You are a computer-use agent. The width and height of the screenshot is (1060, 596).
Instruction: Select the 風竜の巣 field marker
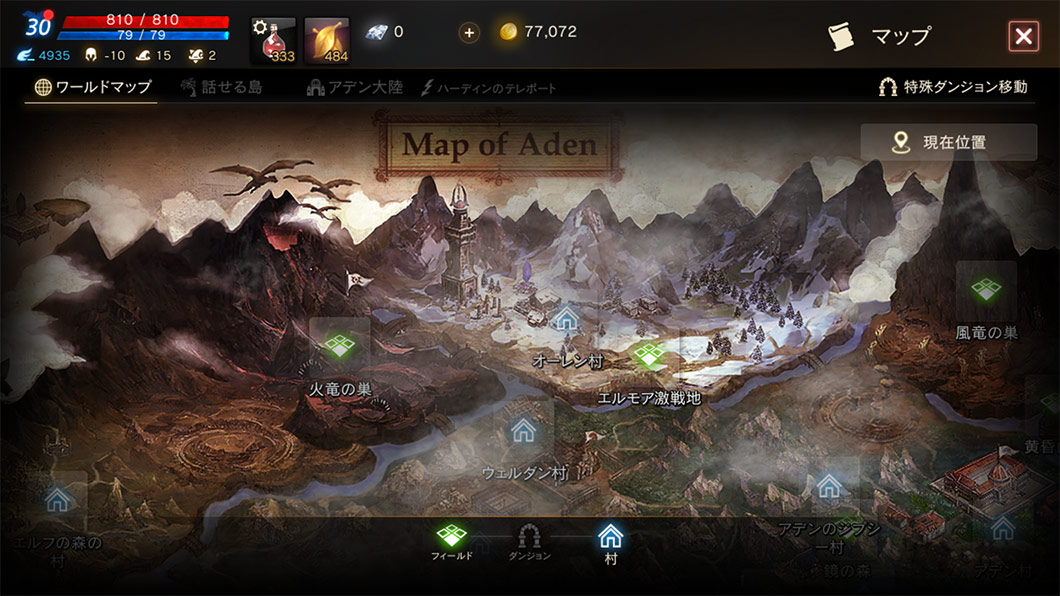coord(986,291)
